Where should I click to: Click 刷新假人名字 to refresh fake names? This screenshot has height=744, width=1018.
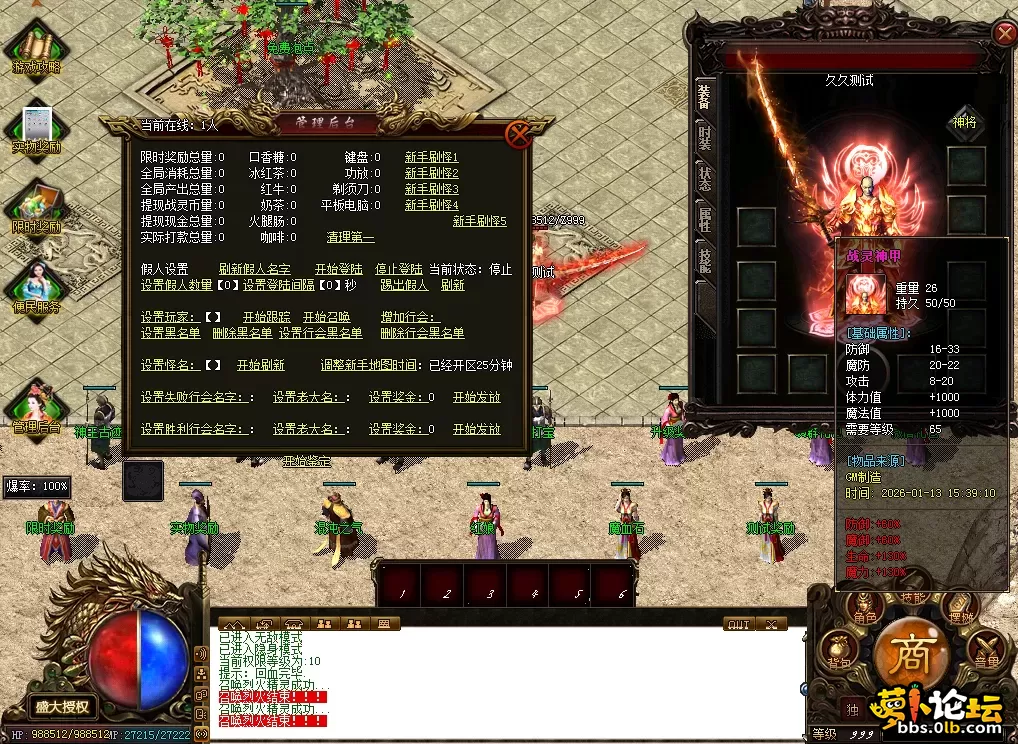[x=255, y=269]
